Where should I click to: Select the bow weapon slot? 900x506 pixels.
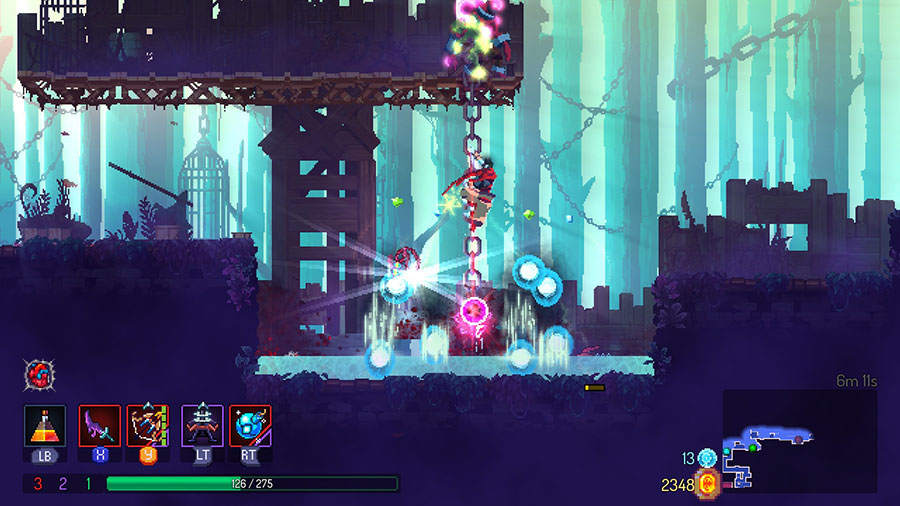coord(148,425)
